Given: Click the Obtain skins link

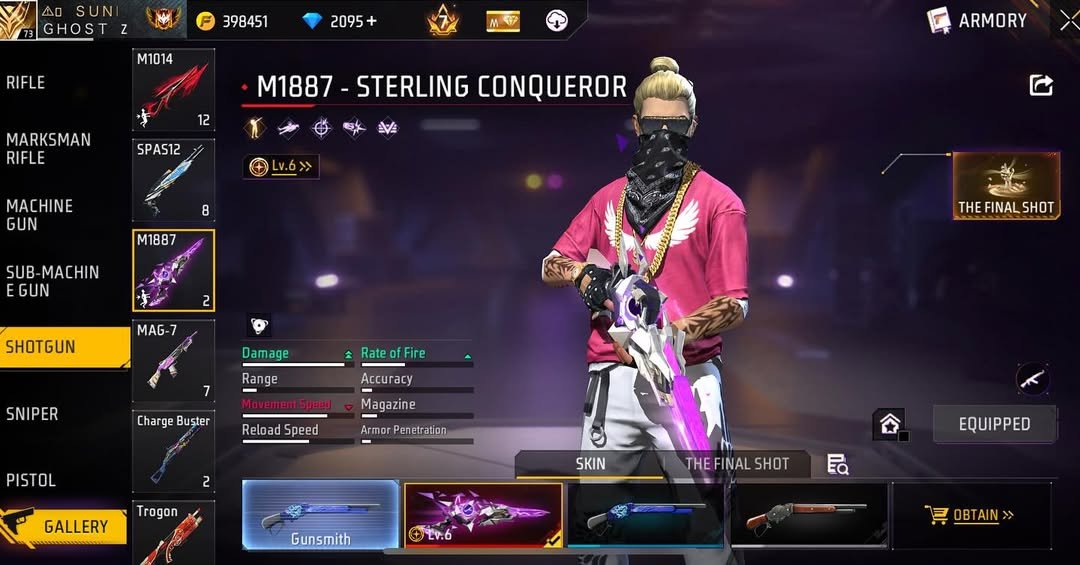Looking at the screenshot, I should pyautogui.click(x=971, y=515).
